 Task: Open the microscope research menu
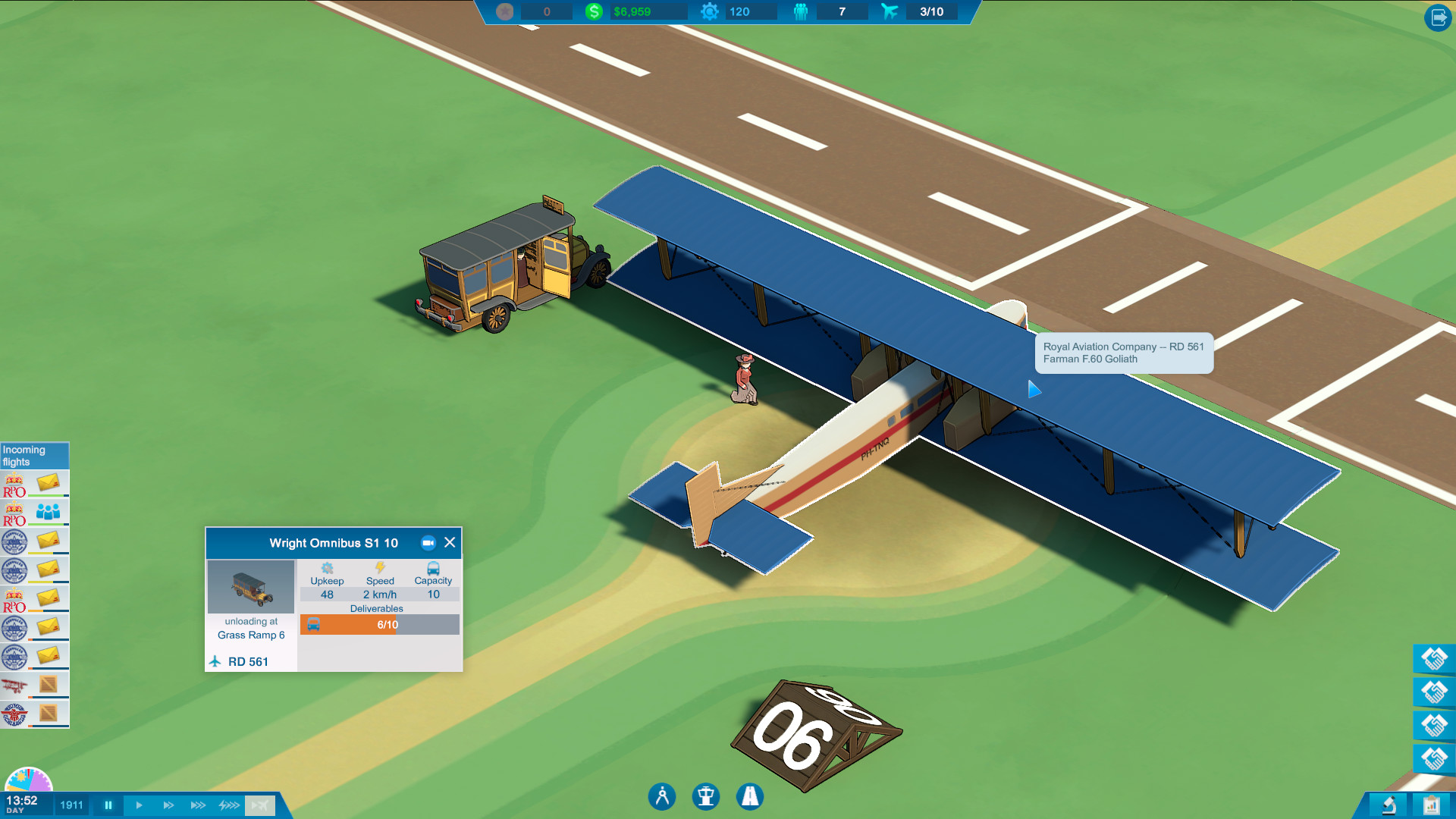(1389, 805)
